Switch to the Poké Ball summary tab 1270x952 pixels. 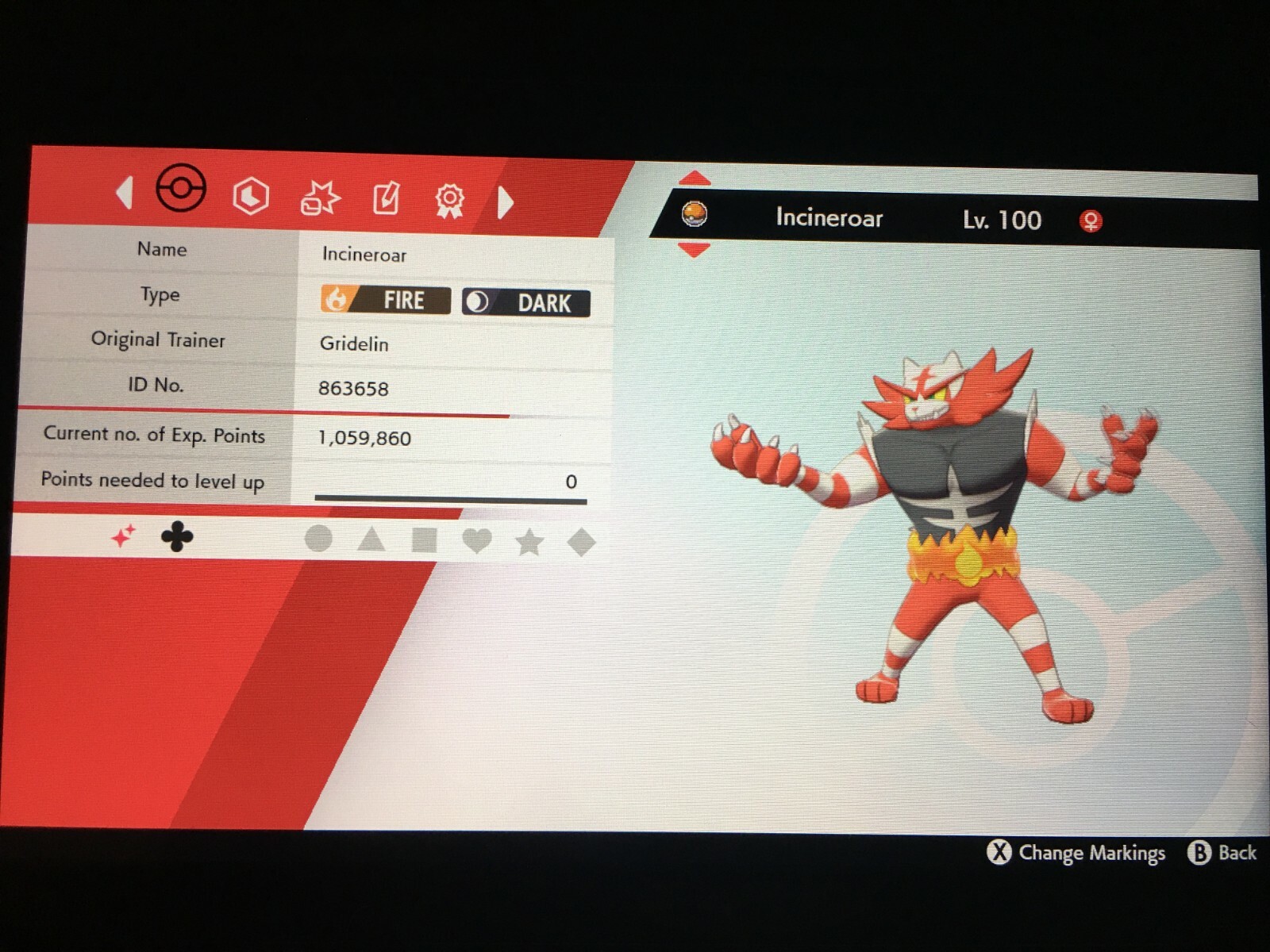click(181, 189)
